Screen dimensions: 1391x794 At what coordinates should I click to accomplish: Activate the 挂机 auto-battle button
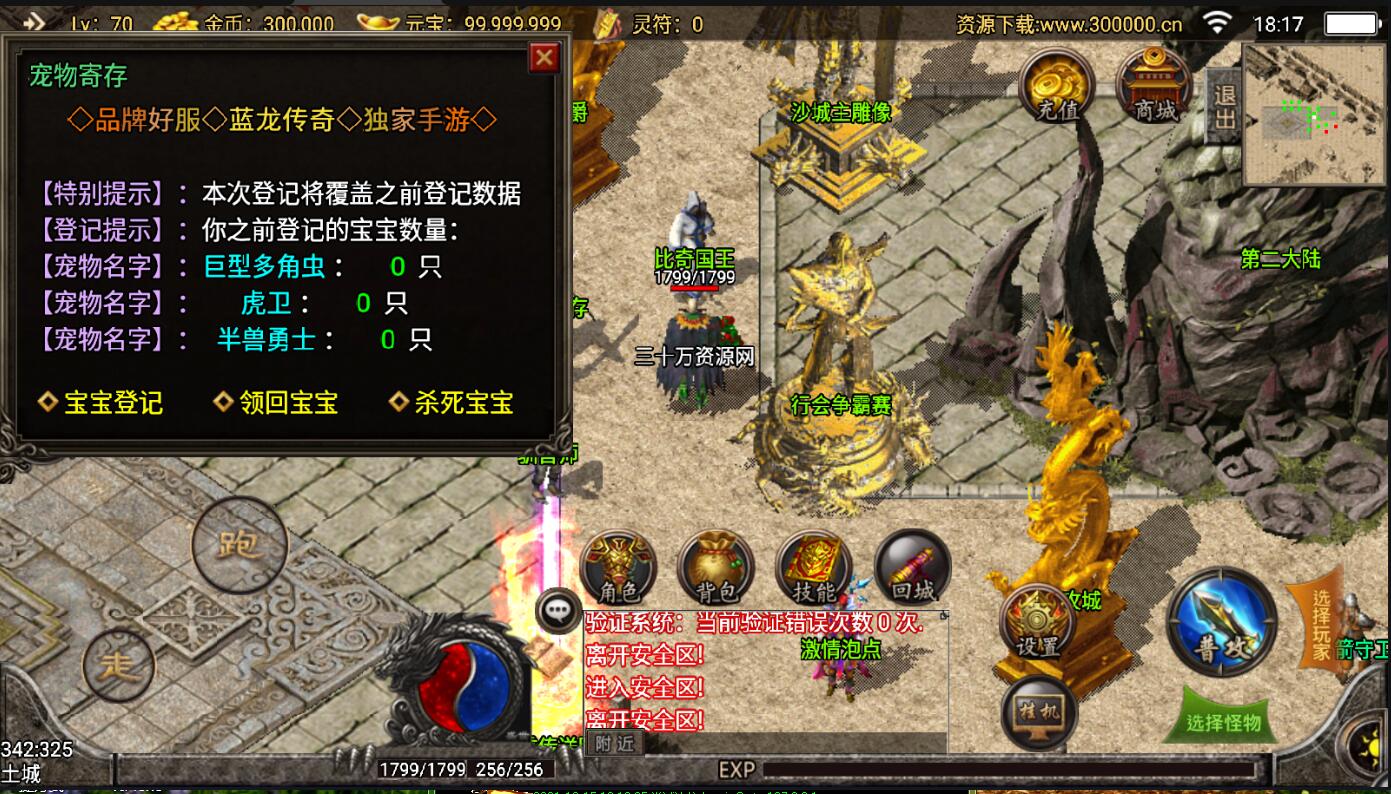tap(1039, 713)
